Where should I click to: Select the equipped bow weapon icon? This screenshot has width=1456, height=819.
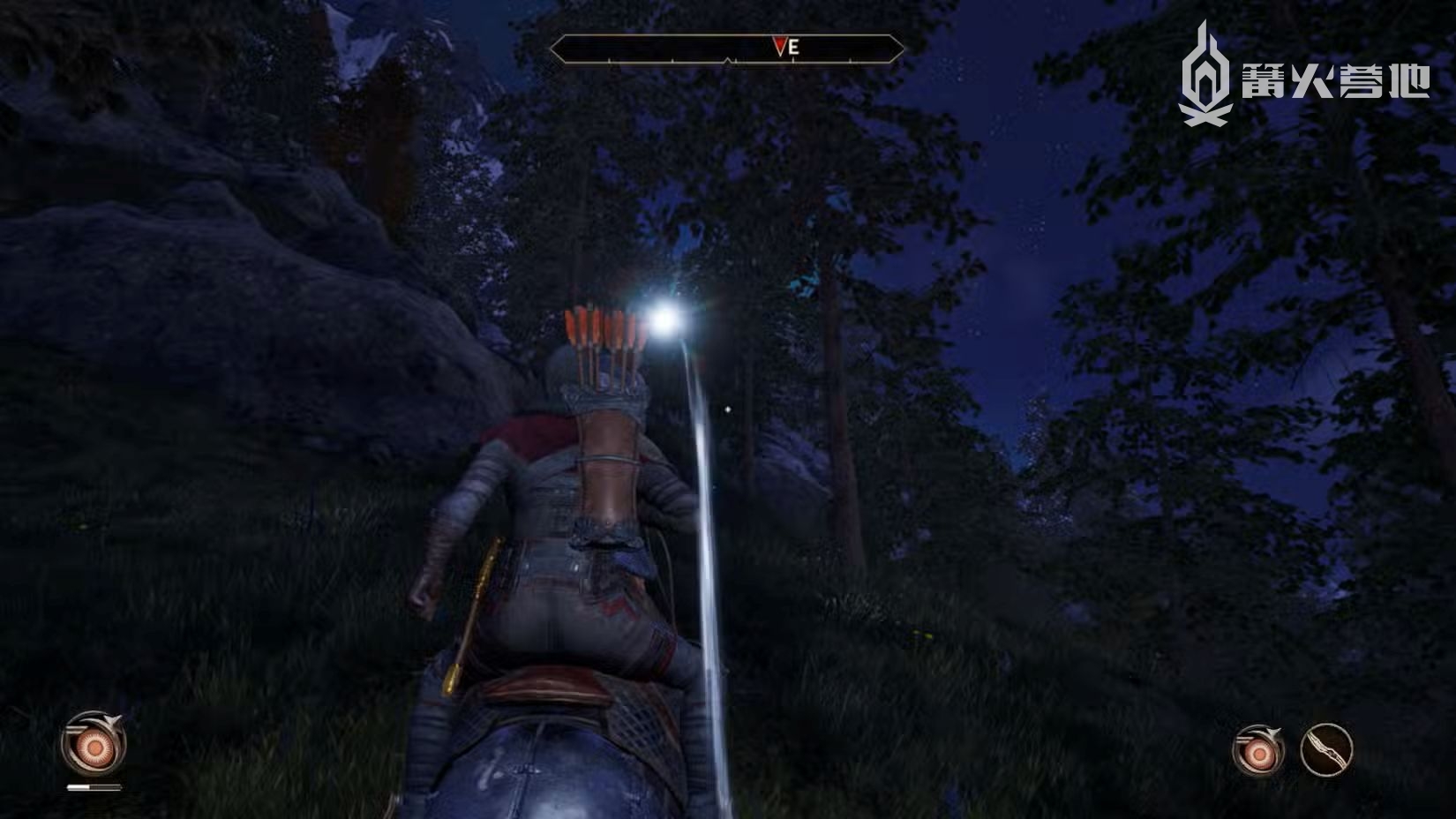coord(1326,750)
